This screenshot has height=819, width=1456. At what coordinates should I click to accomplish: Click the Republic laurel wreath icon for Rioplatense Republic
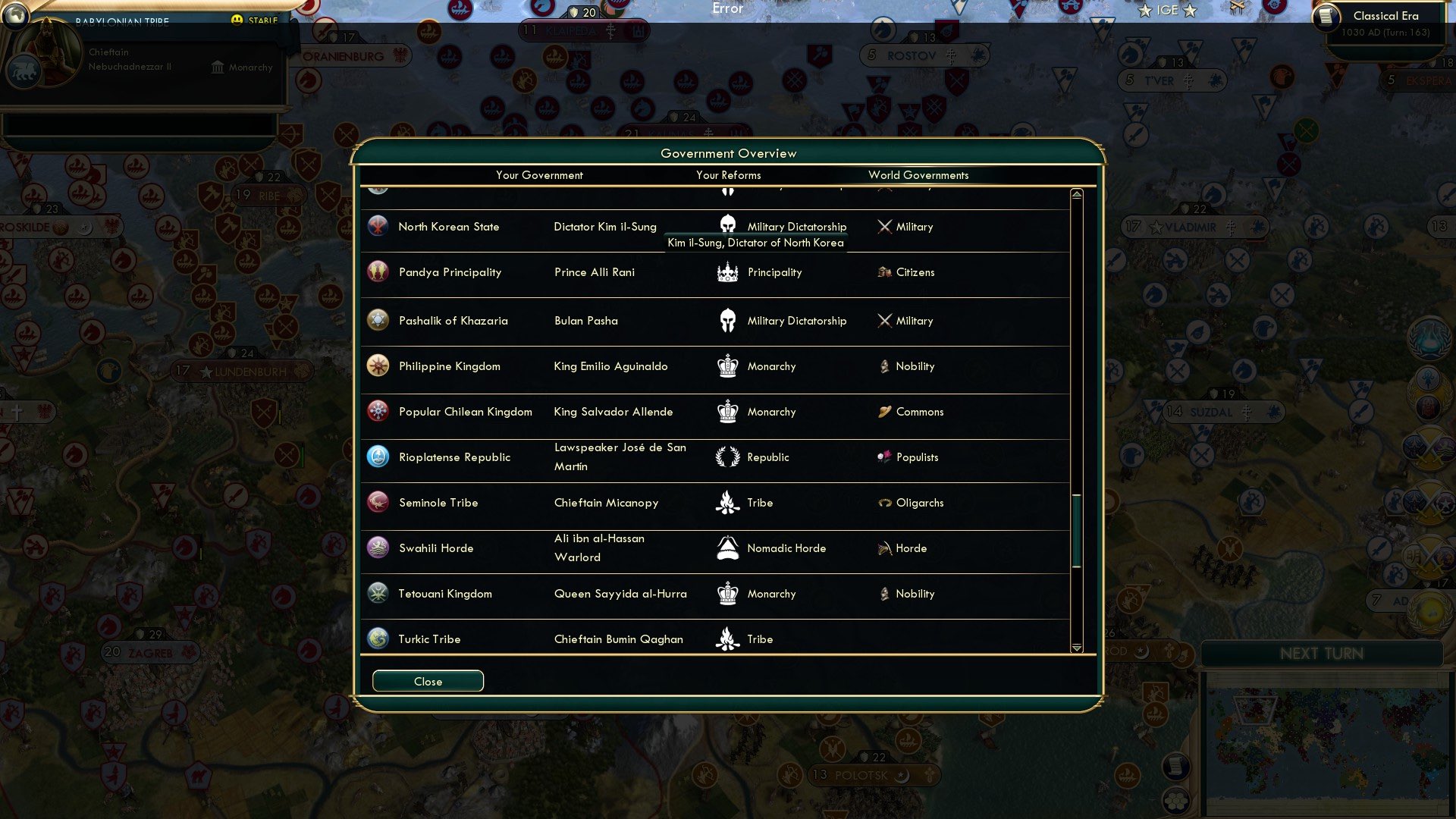727,457
